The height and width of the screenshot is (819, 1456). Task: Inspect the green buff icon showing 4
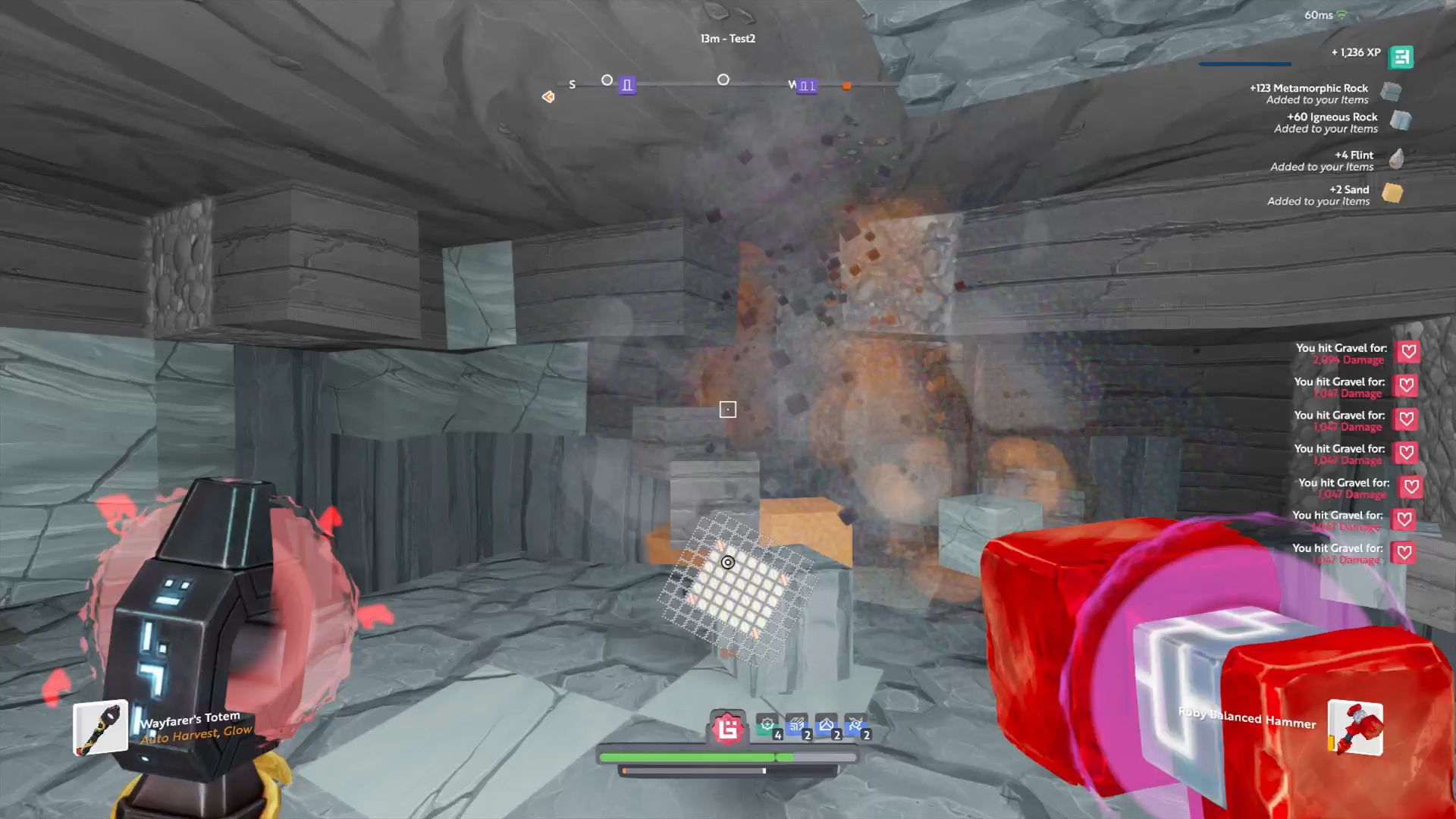pos(768,726)
